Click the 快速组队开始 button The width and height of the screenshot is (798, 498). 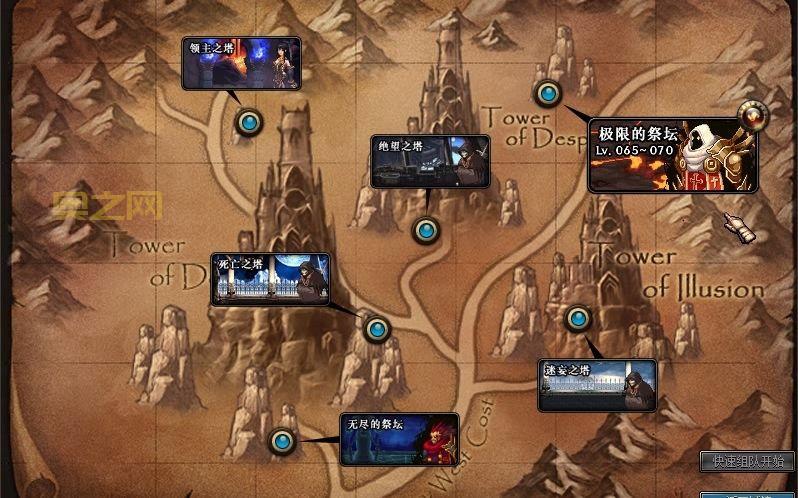coord(748,461)
